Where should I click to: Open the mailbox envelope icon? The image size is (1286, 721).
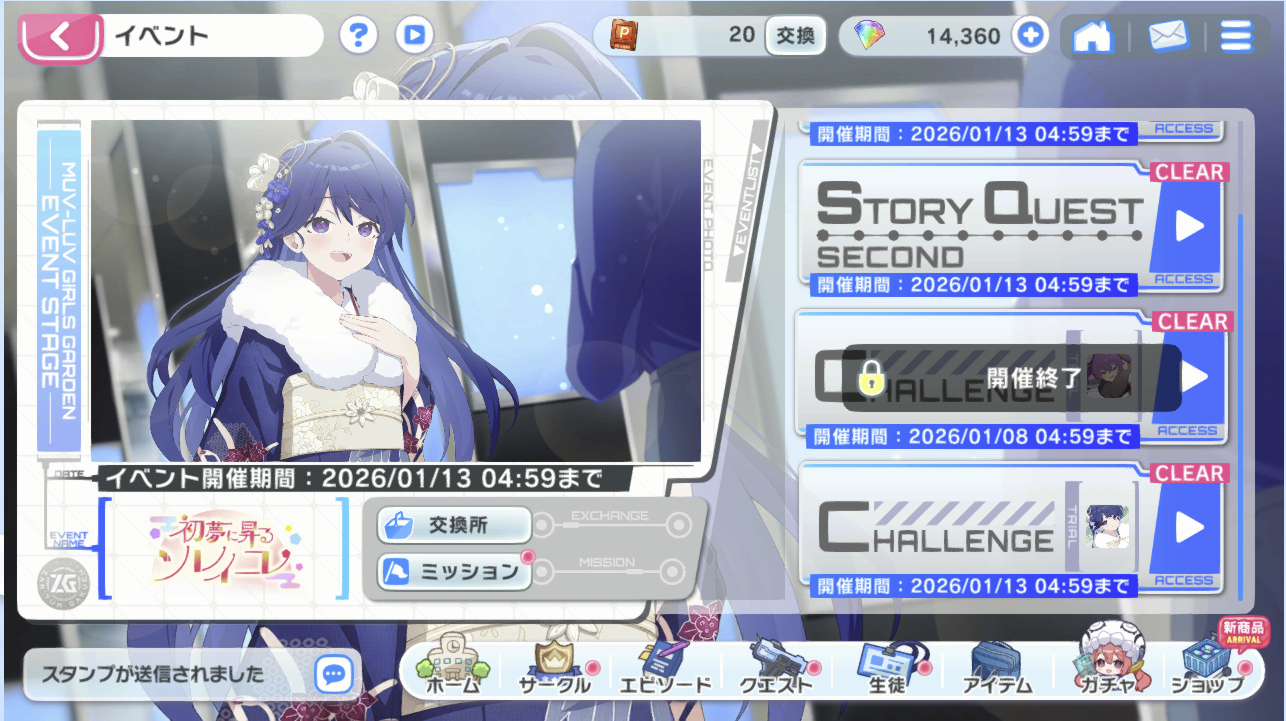[x=1167, y=37]
